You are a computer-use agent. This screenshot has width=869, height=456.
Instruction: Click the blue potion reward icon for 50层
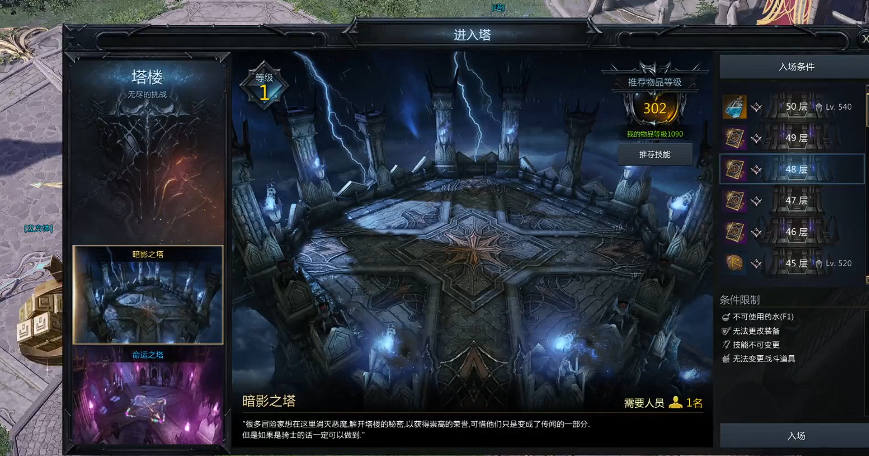pyautogui.click(x=735, y=106)
